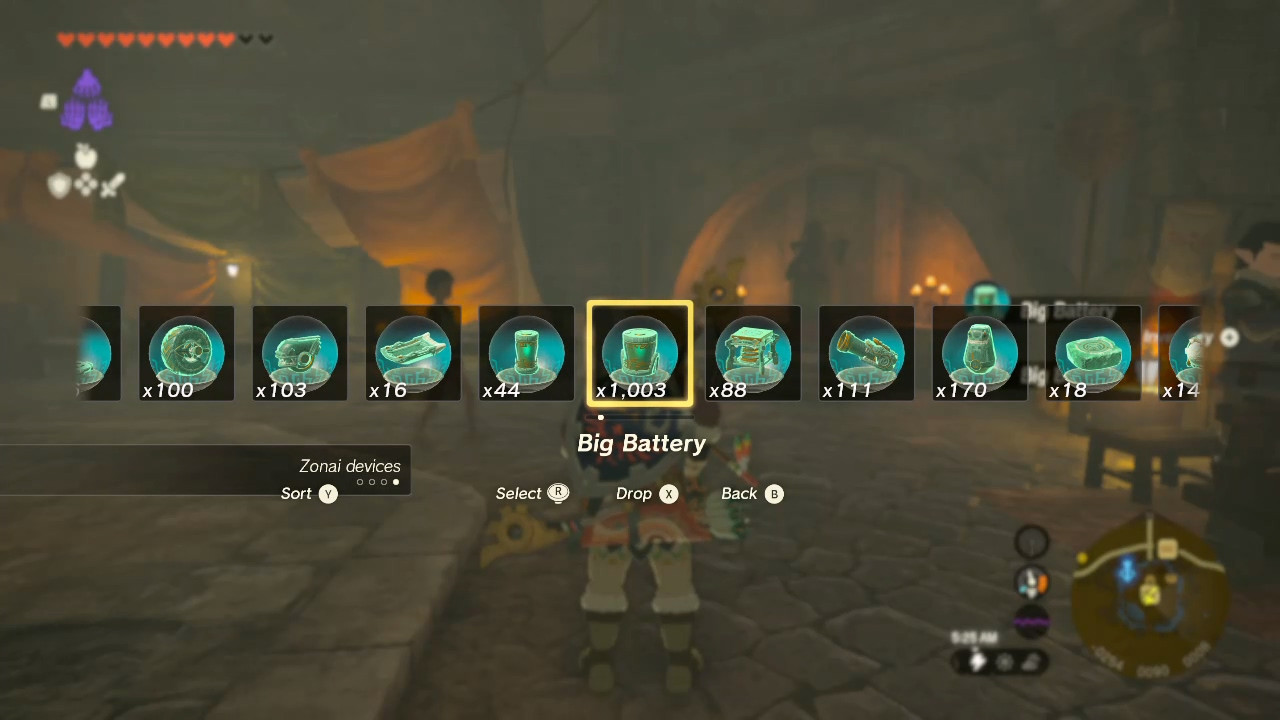Open the Zonai devices category tab

click(350, 466)
